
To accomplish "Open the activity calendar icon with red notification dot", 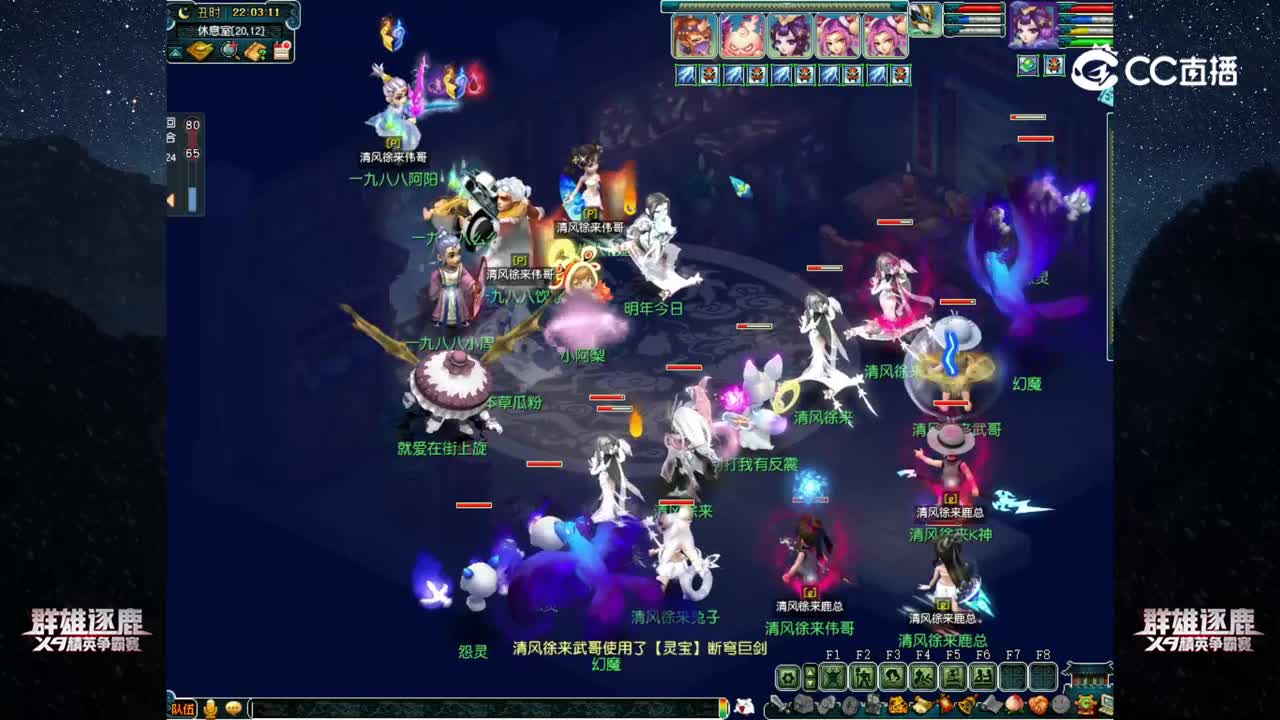I will pos(282,50).
